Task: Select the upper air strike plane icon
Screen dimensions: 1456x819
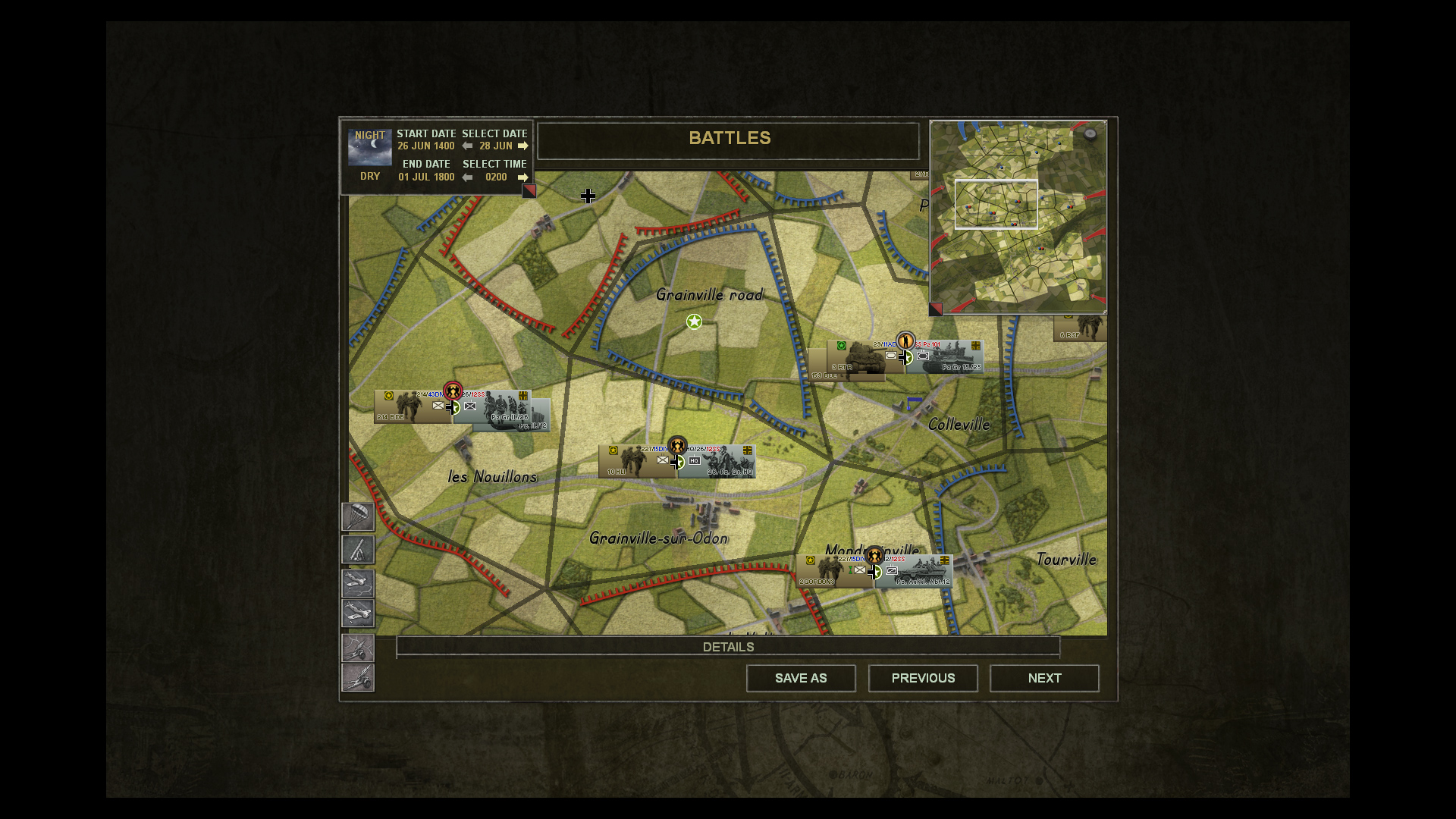Action: (x=358, y=583)
